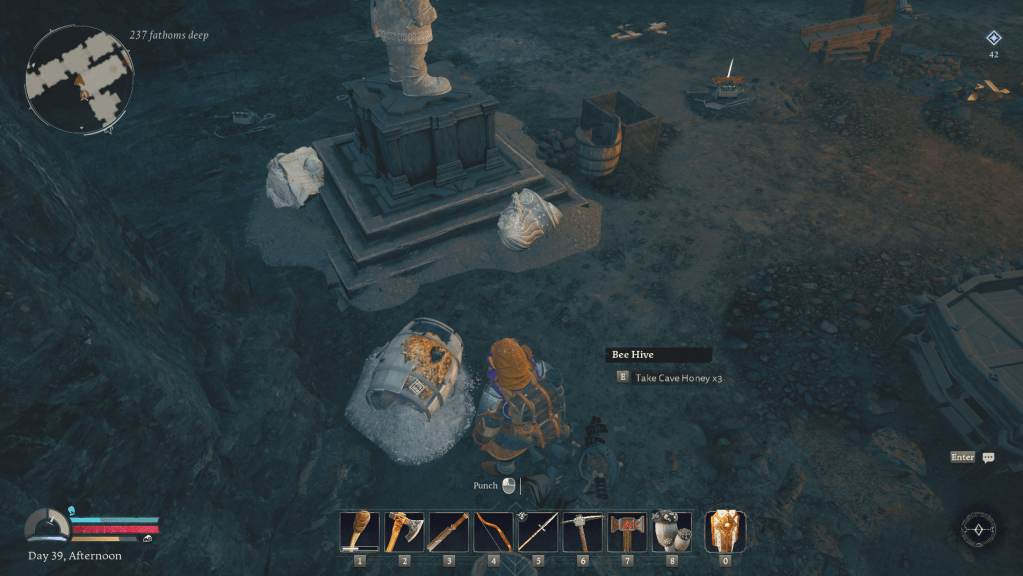Pick the spear hotbar slot
Viewport: 1023px width, 576px height.
pyautogui.click(x=538, y=531)
